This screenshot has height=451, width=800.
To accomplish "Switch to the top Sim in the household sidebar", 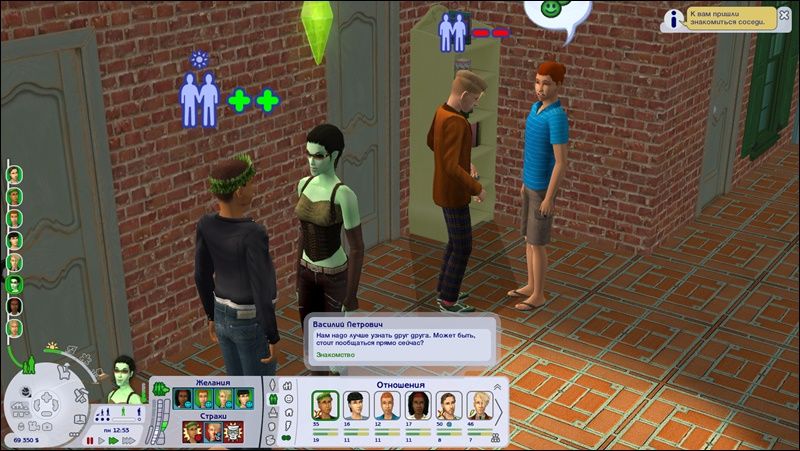I will (14, 173).
